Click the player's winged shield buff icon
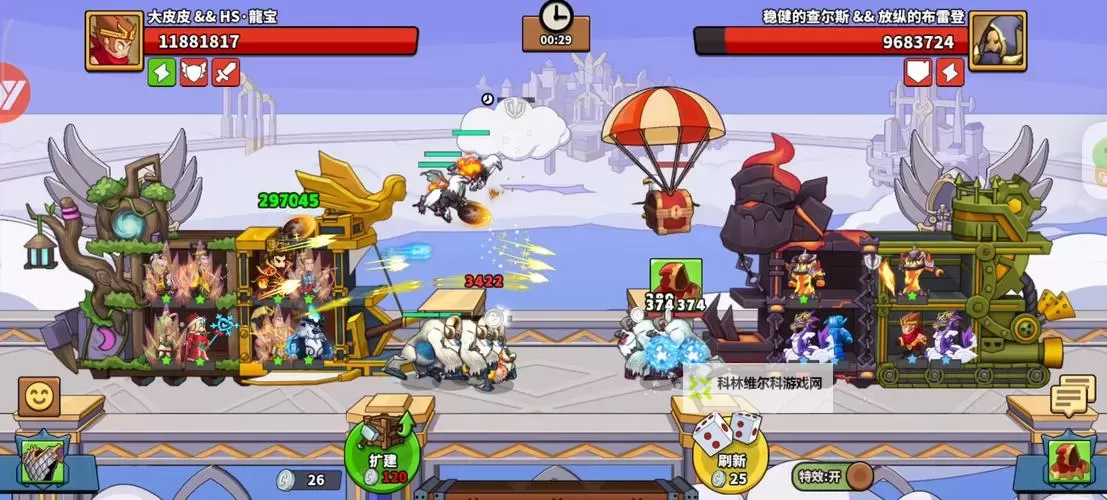The image size is (1107, 500). tap(194, 72)
